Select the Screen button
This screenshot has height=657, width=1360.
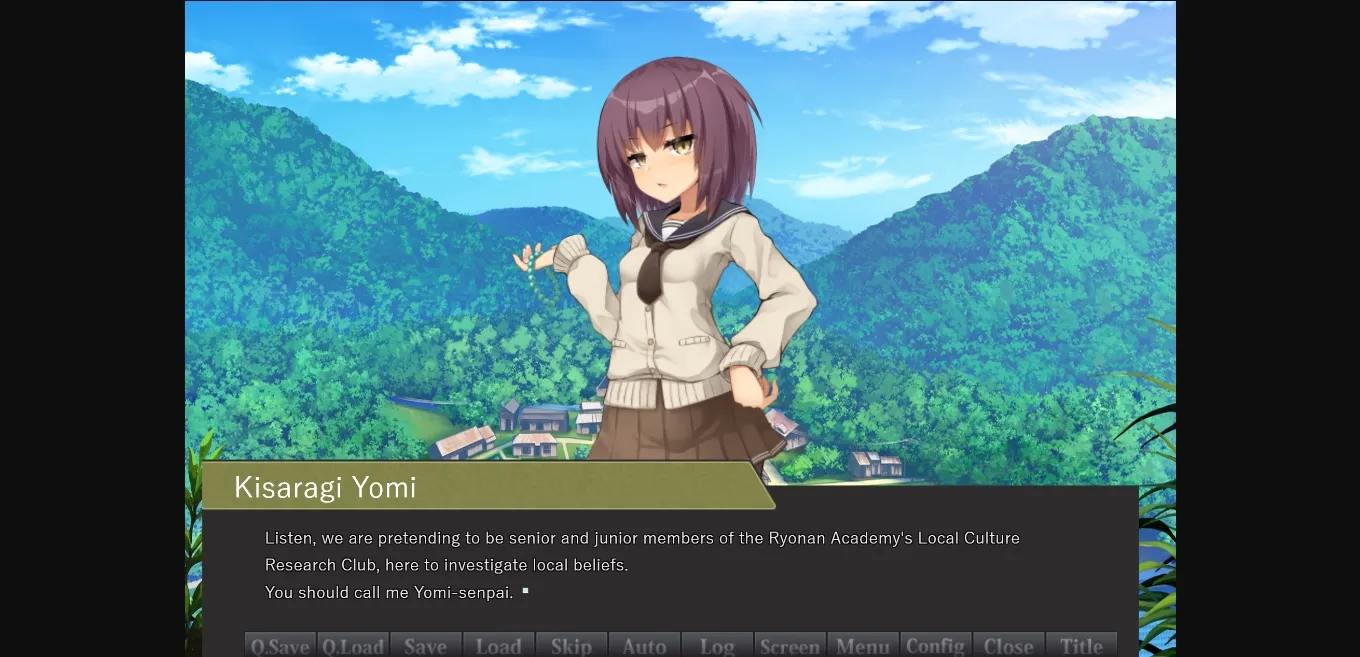(x=790, y=645)
